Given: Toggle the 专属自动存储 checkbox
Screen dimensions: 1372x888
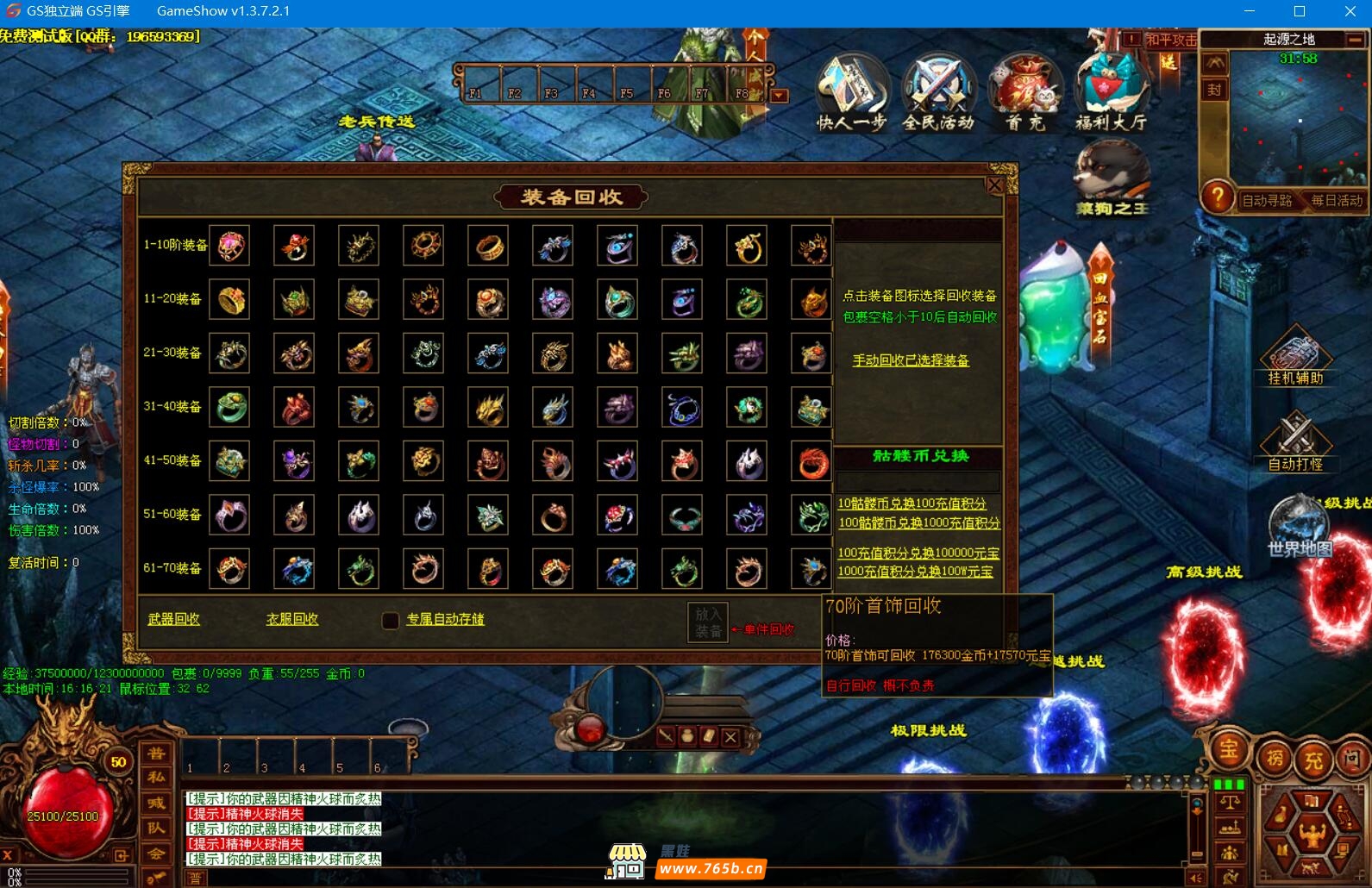Looking at the screenshot, I should click(x=391, y=620).
